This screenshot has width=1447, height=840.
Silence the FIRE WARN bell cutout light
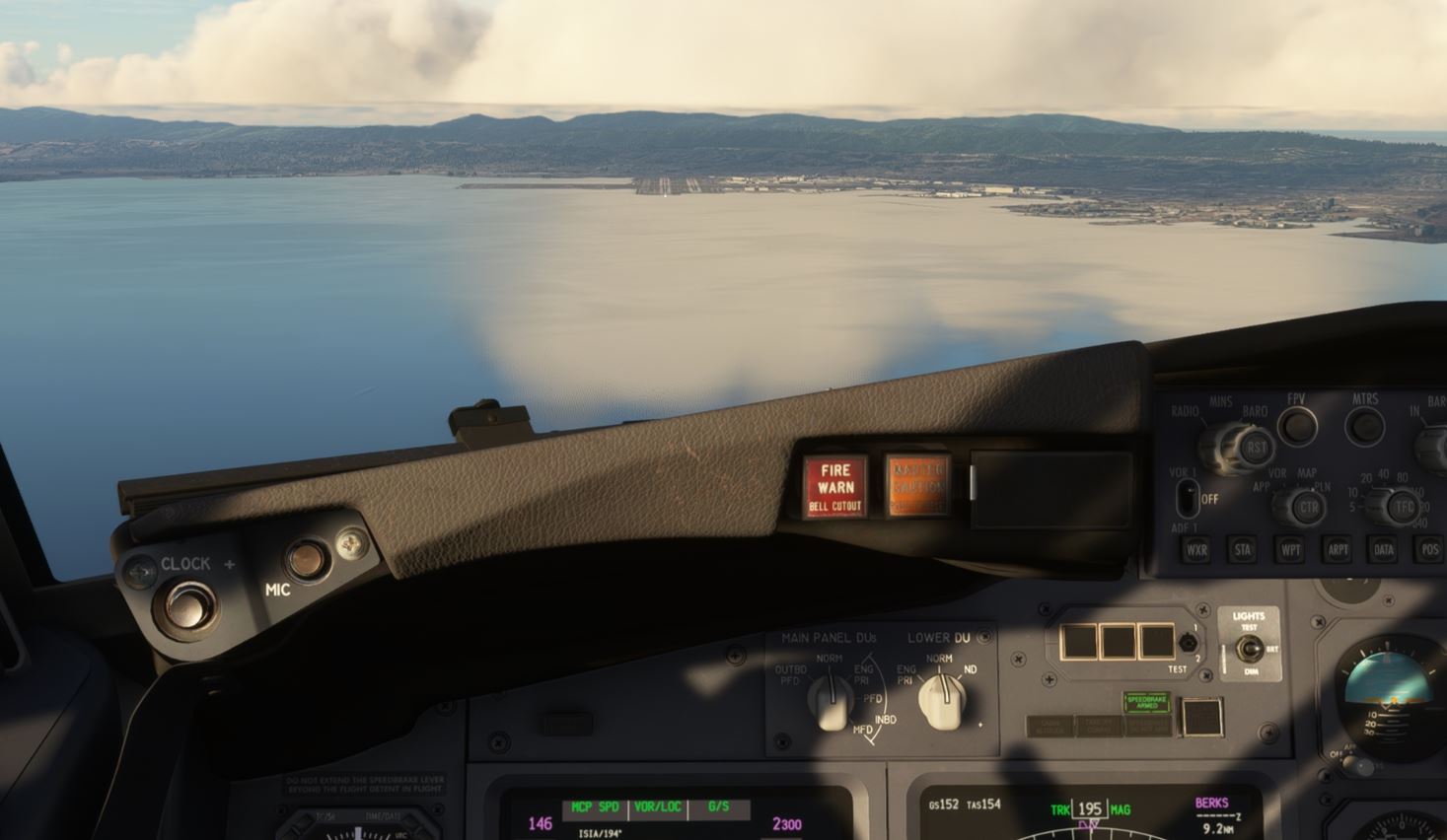coord(834,485)
